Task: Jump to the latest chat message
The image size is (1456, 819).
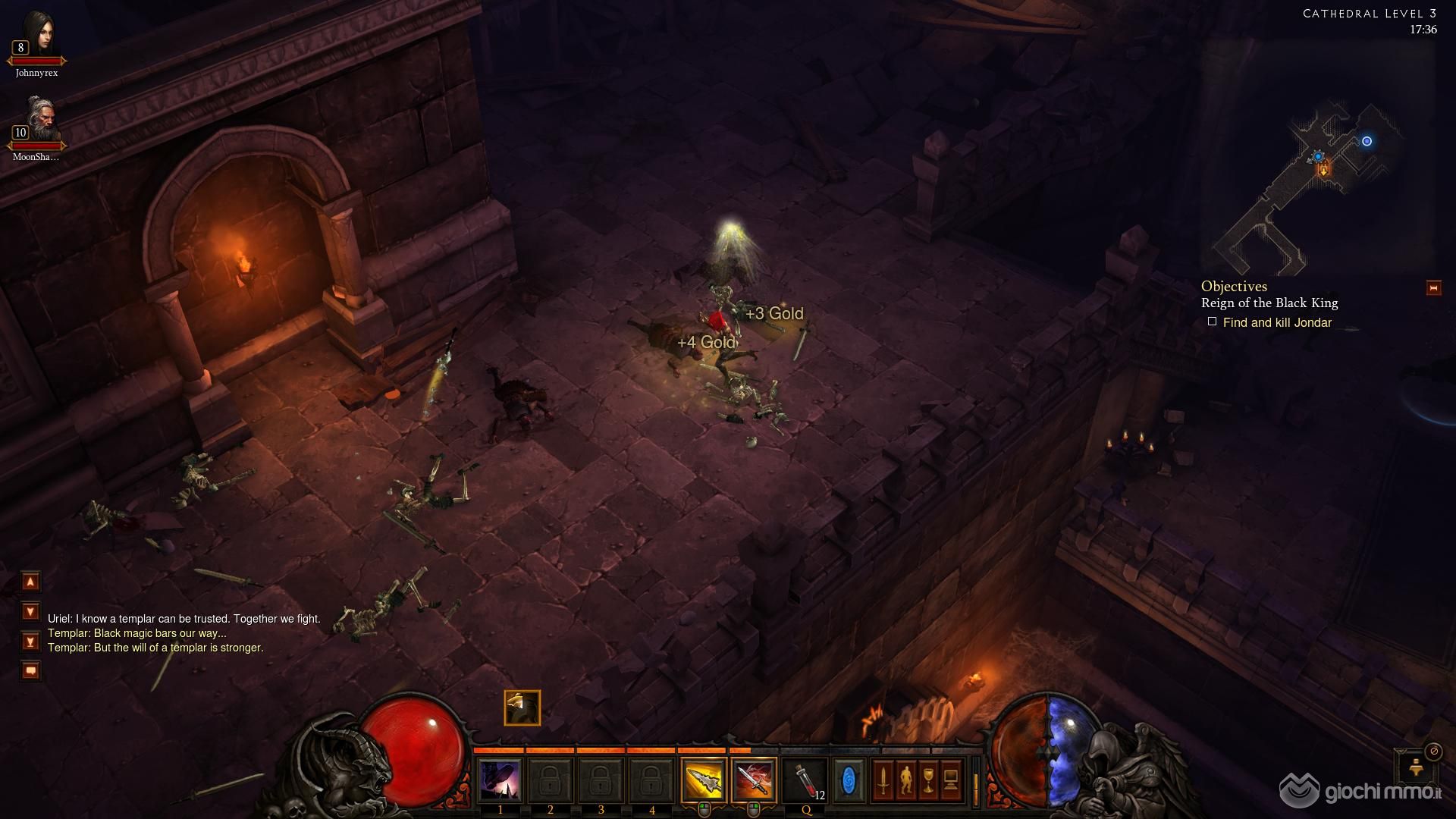Action: pyautogui.click(x=30, y=642)
